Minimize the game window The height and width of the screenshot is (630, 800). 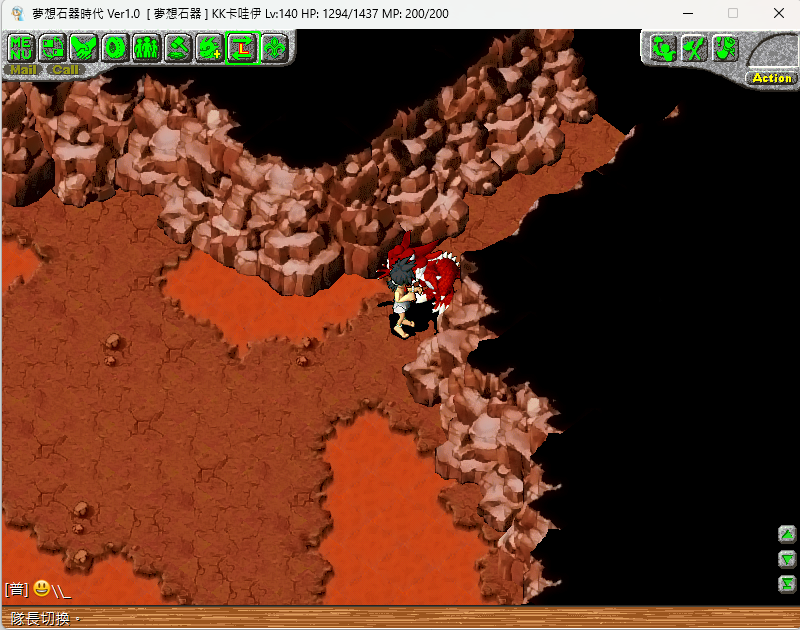click(687, 13)
